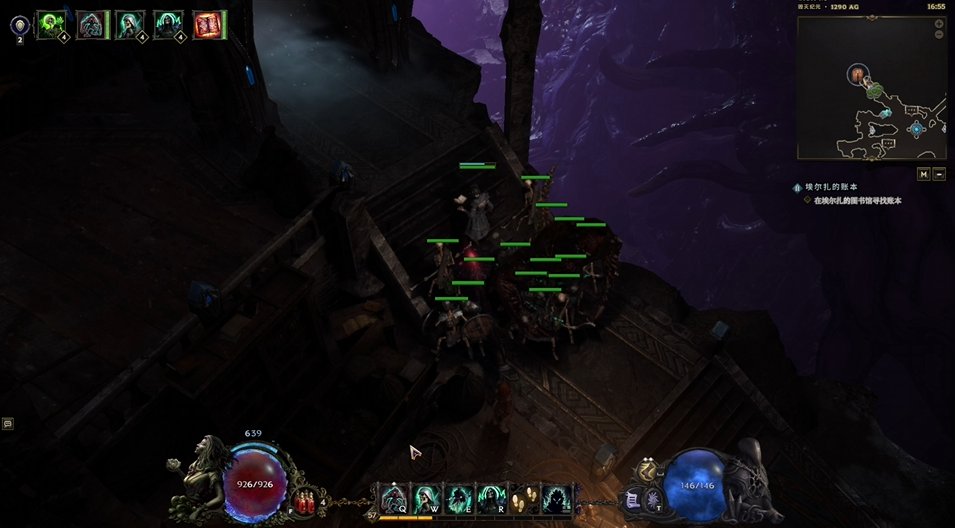Screen dimensions: 955x528
Task: Open the chat box icon
Action: click(8, 424)
